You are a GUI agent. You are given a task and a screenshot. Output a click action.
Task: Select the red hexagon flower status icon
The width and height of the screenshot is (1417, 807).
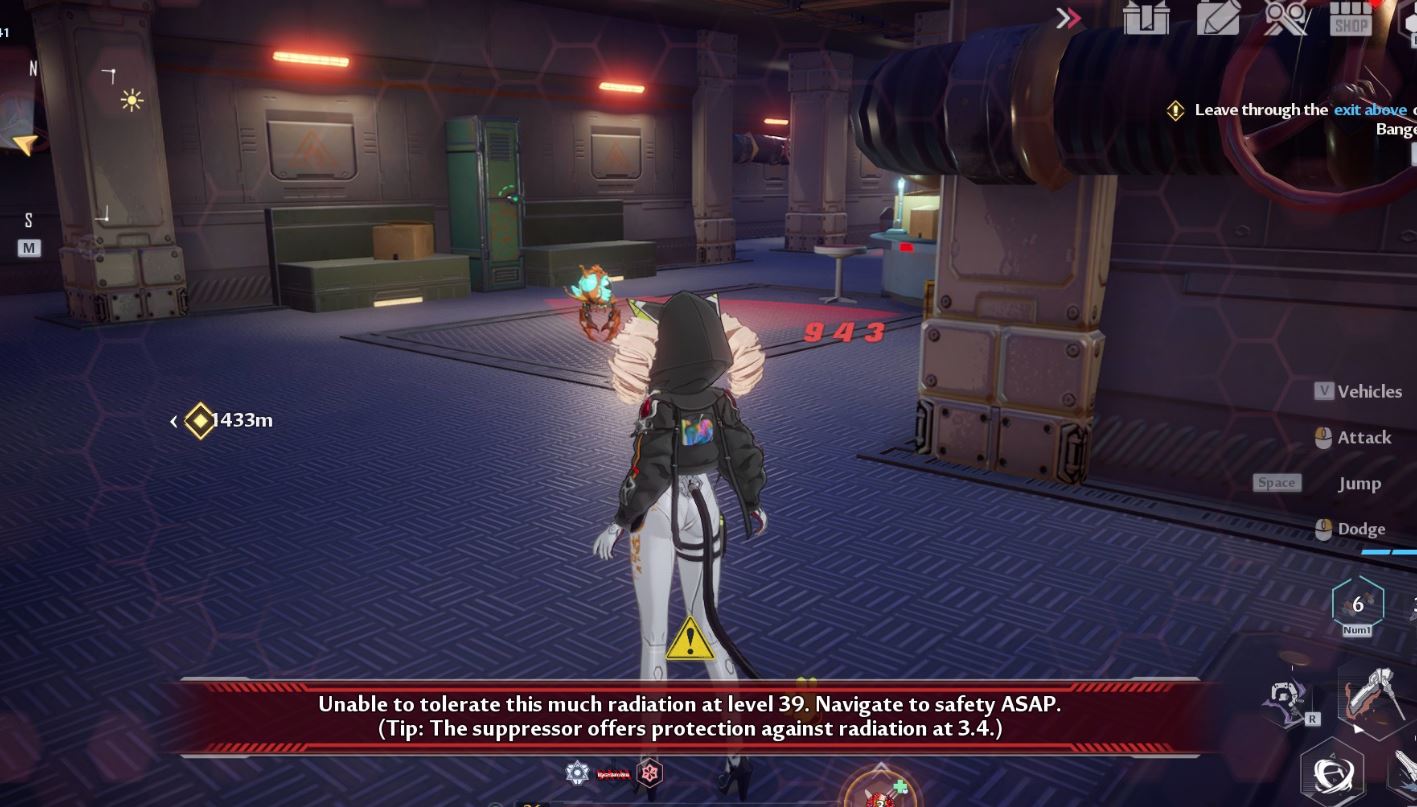[650, 773]
